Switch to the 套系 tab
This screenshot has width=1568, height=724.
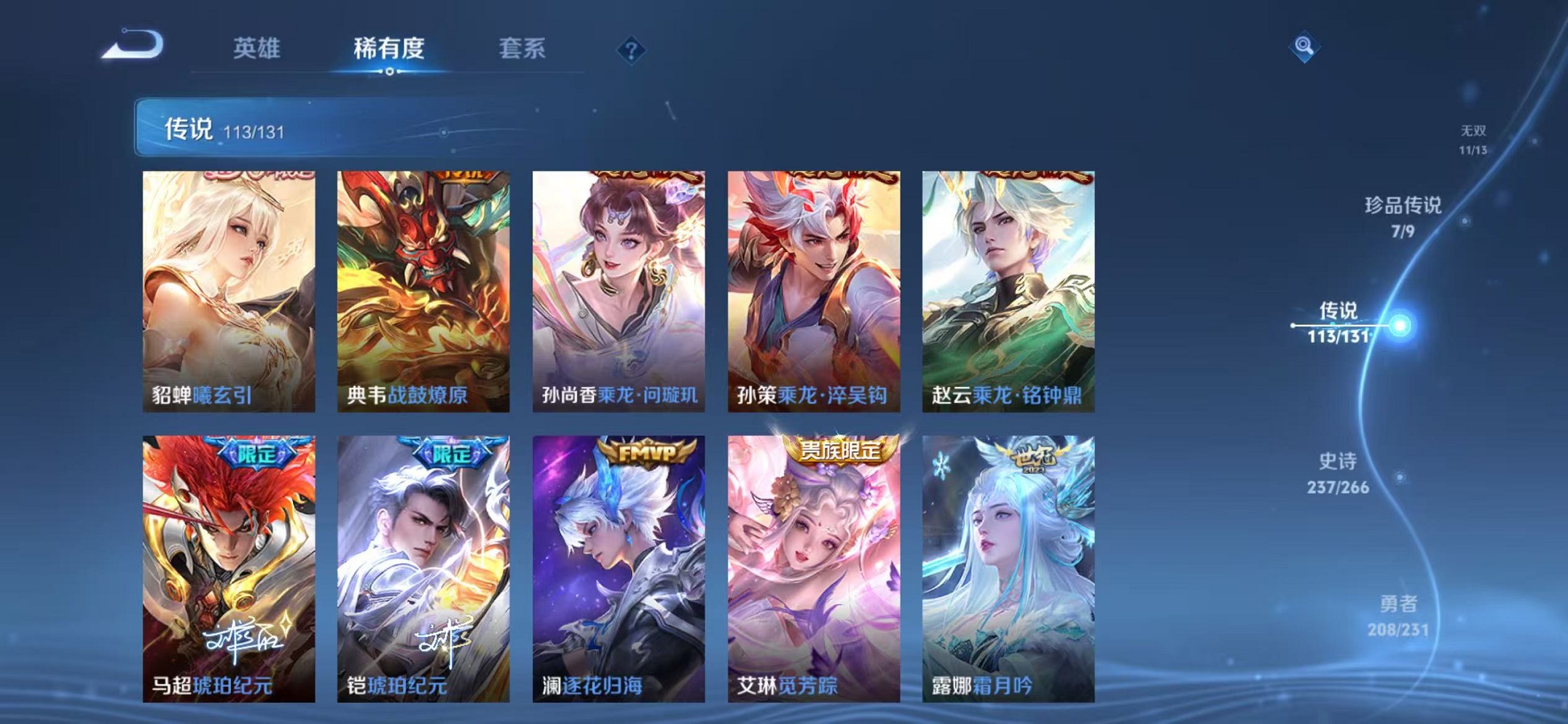(x=523, y=48)
